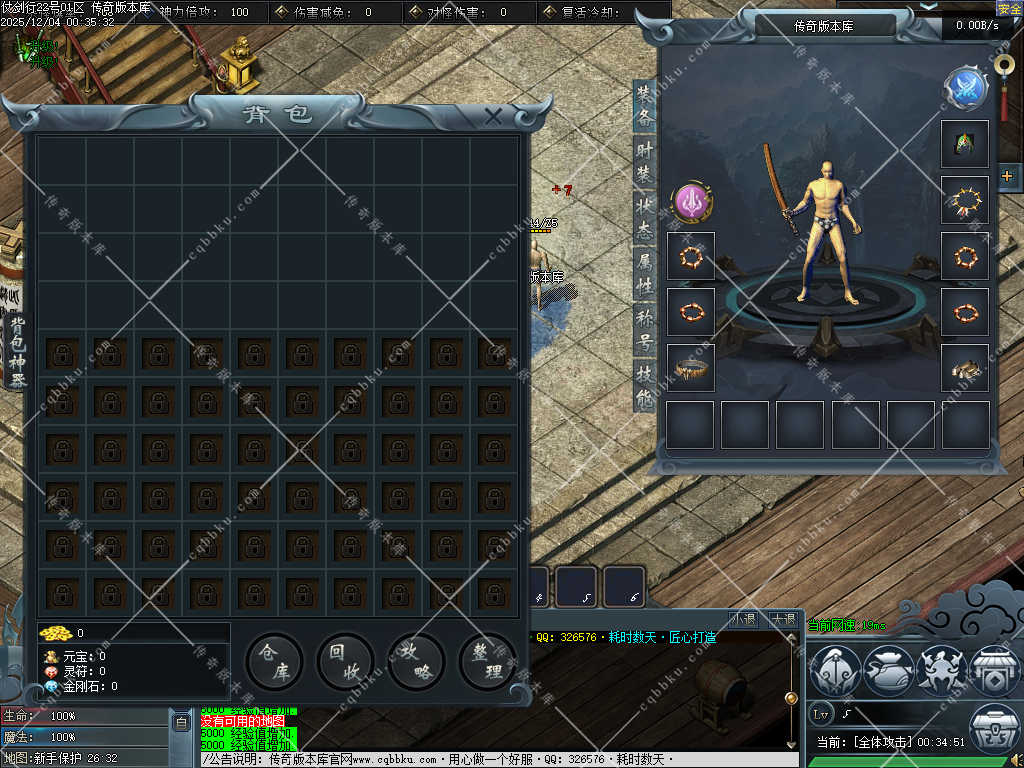Image resolution: width=1024 pixels, height=768 pixels.
Task: Select the belt equipment slot
Action: point(691,369)
